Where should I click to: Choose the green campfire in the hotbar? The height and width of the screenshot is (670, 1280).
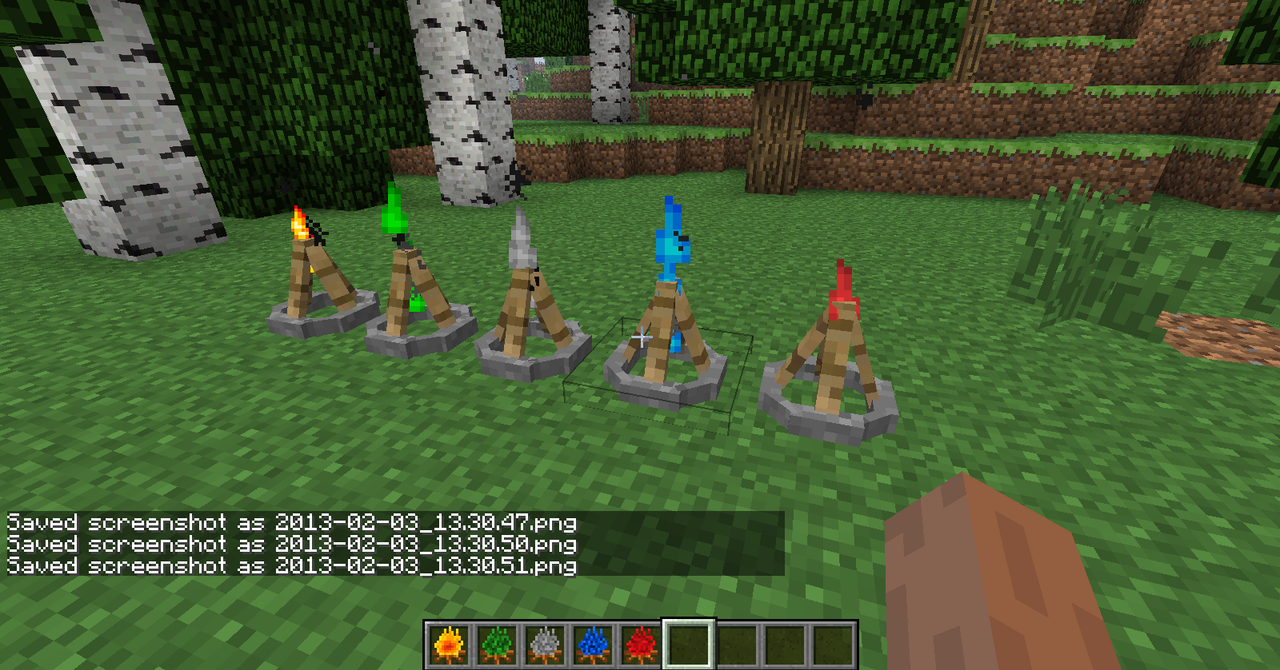pyautogui.click(x=495, y=645)
